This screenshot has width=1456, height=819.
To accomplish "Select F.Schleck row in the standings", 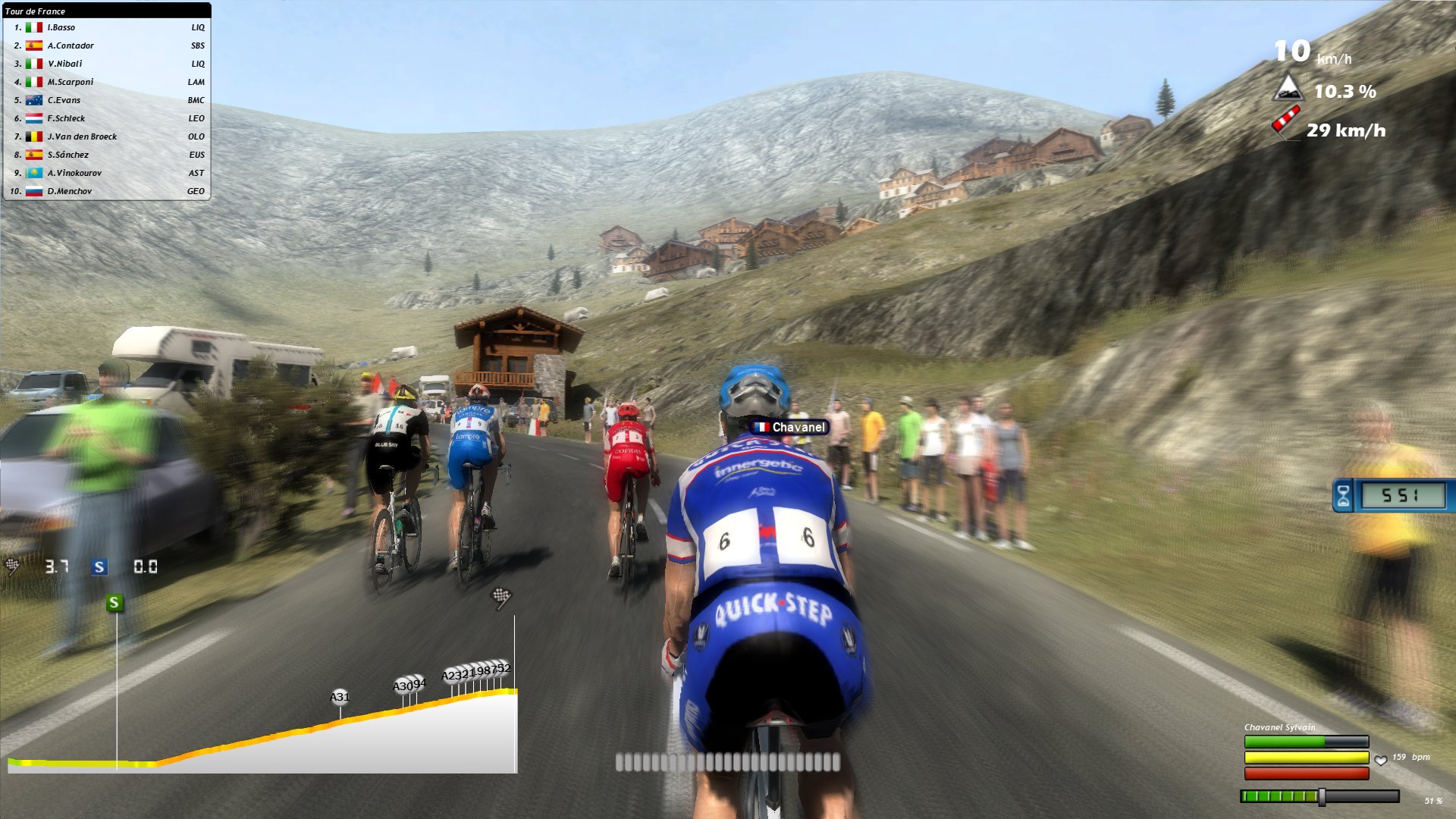I will [66, 118].
